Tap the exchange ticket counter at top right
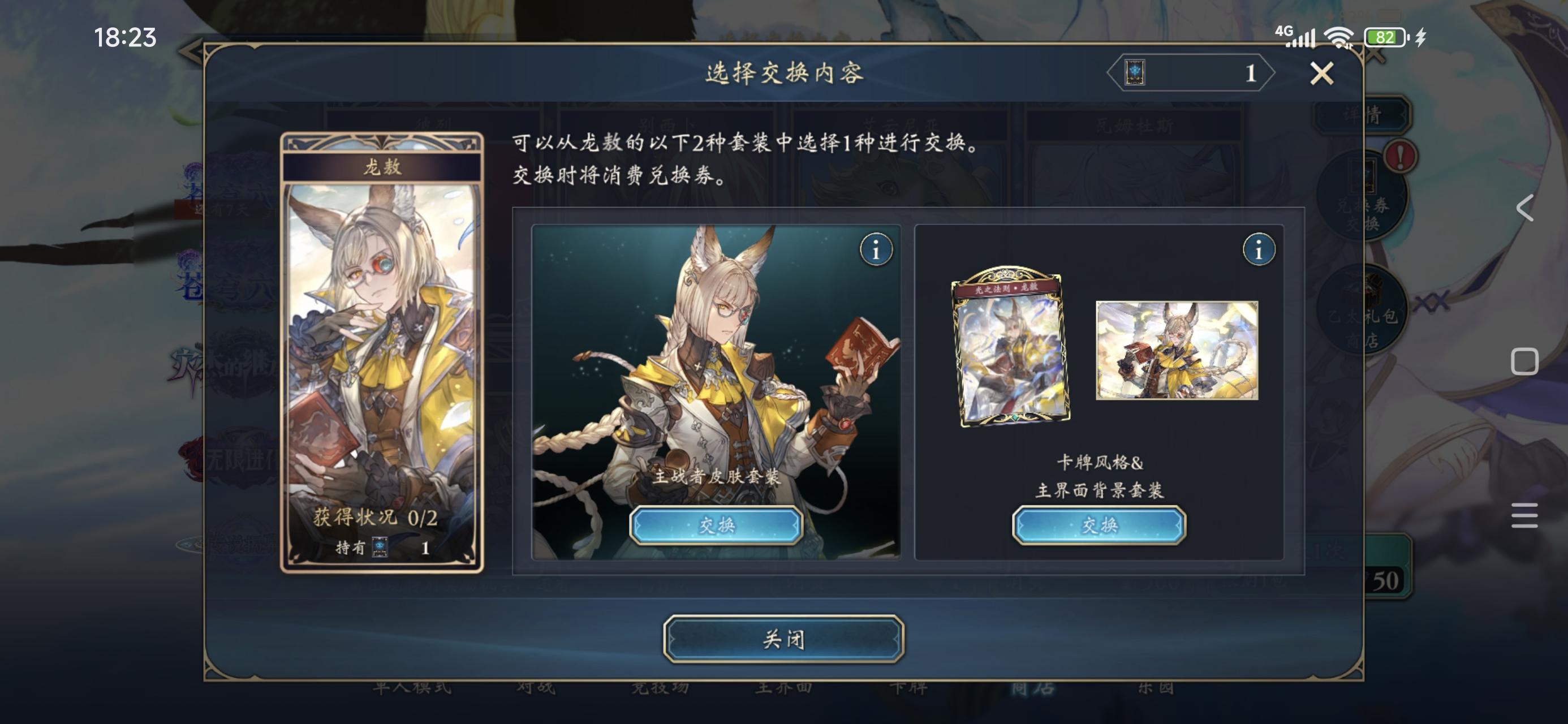 (1190, 72)
